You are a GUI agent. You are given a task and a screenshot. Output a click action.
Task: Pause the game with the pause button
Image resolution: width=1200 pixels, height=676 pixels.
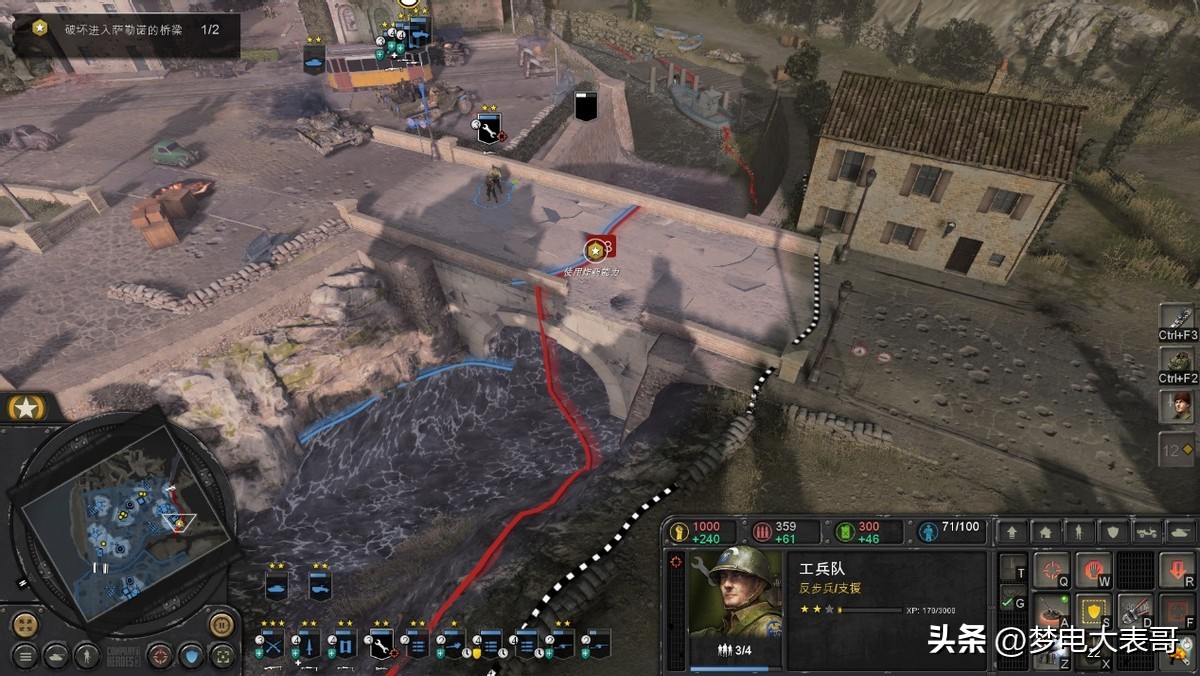(x=221, y=625)
